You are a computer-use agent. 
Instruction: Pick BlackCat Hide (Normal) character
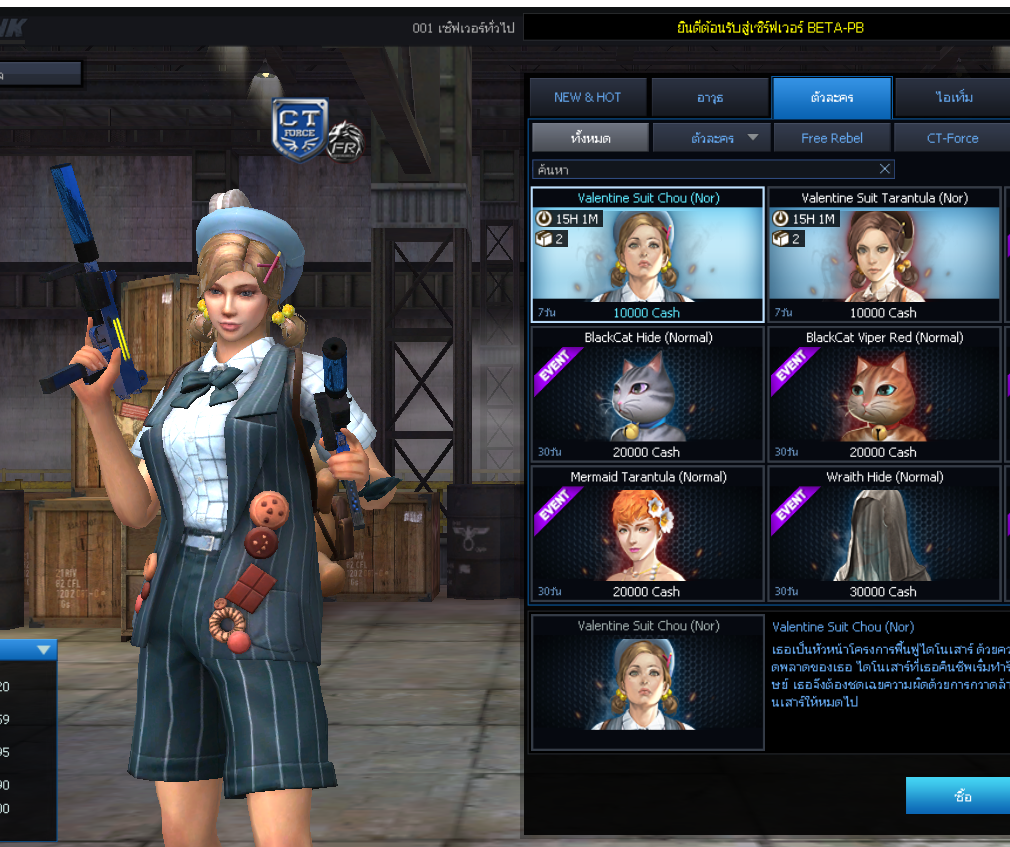coord(647,395)
